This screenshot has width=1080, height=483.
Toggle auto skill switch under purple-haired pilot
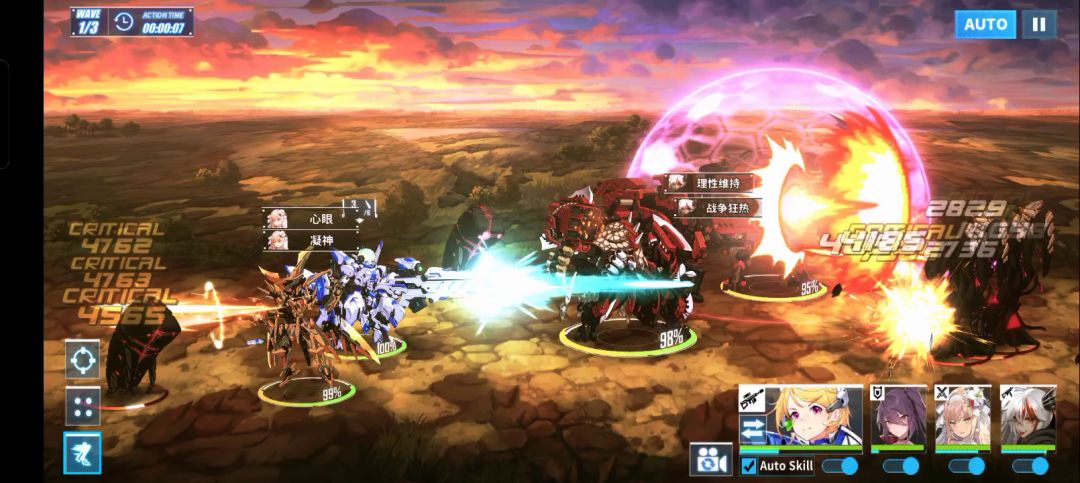901,466
